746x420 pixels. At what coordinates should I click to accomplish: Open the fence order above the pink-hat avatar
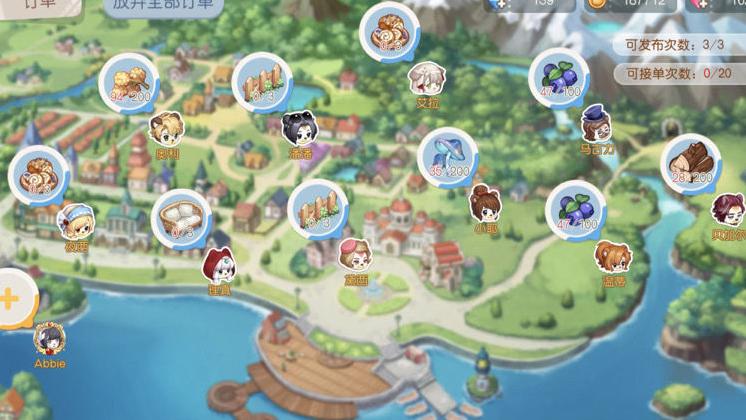point(317,208)
